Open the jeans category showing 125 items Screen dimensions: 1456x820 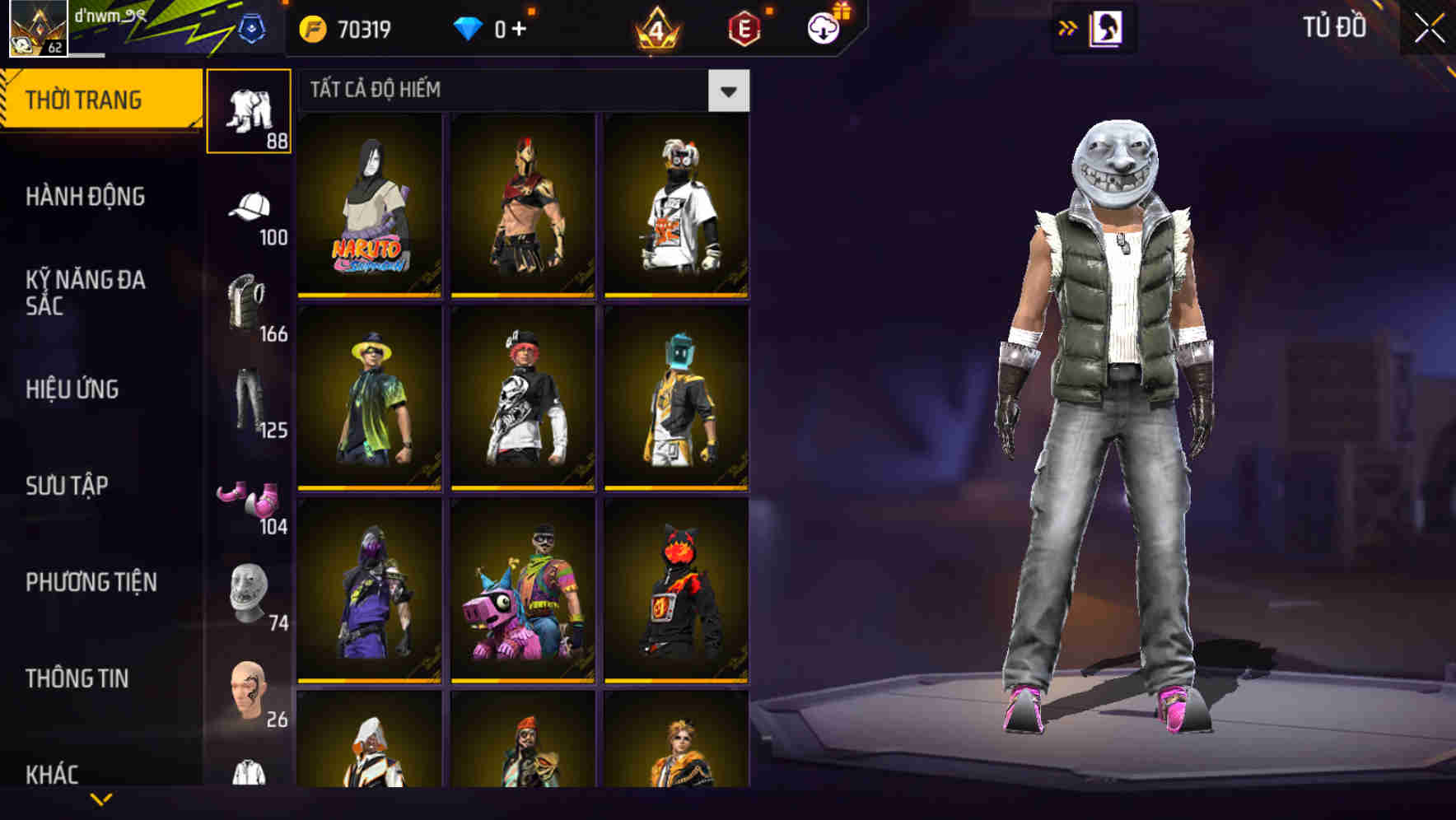(250, 403)
